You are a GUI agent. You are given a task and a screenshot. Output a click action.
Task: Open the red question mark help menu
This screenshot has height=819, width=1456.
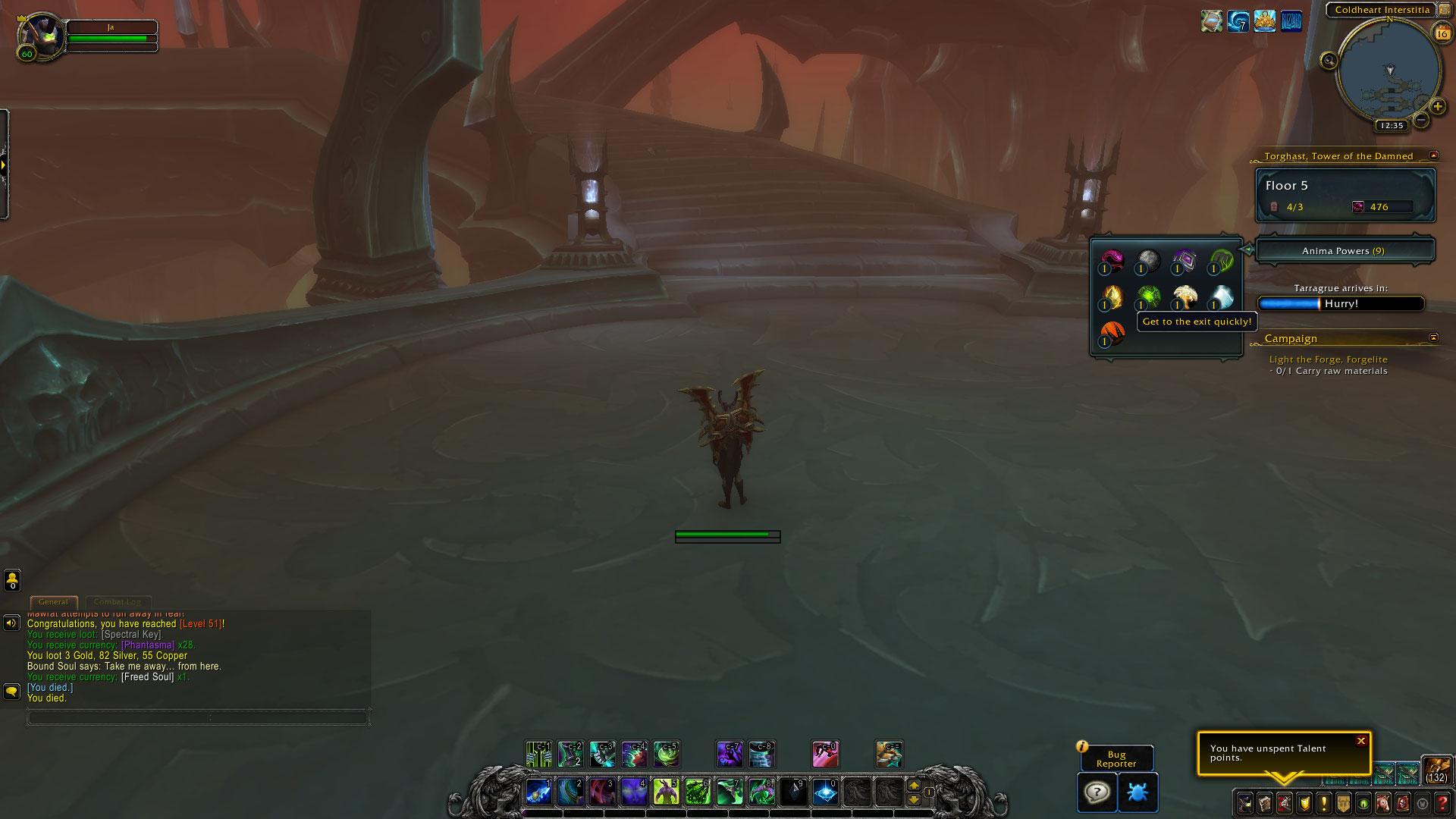tap(1443, 803)
